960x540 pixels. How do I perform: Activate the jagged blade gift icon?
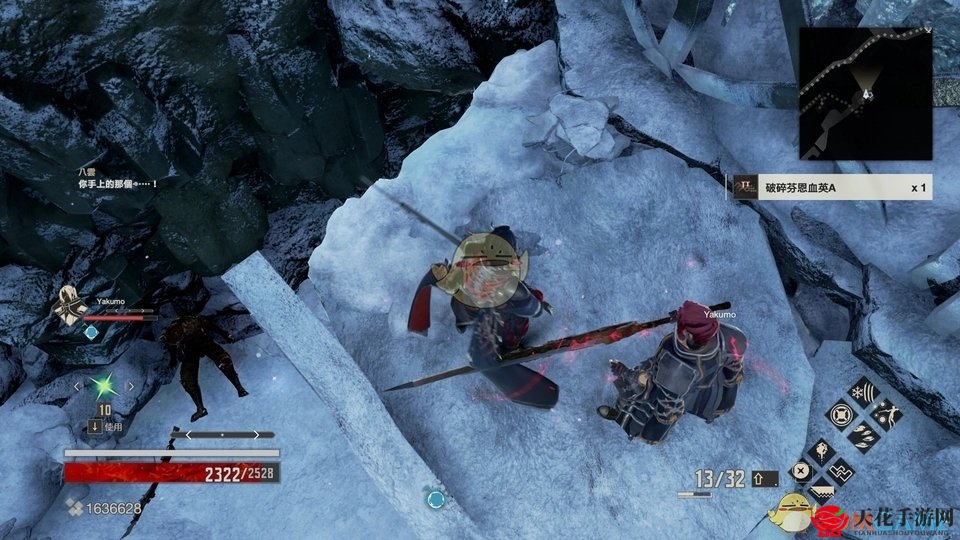pyautogui.click(x=821, y=491)
